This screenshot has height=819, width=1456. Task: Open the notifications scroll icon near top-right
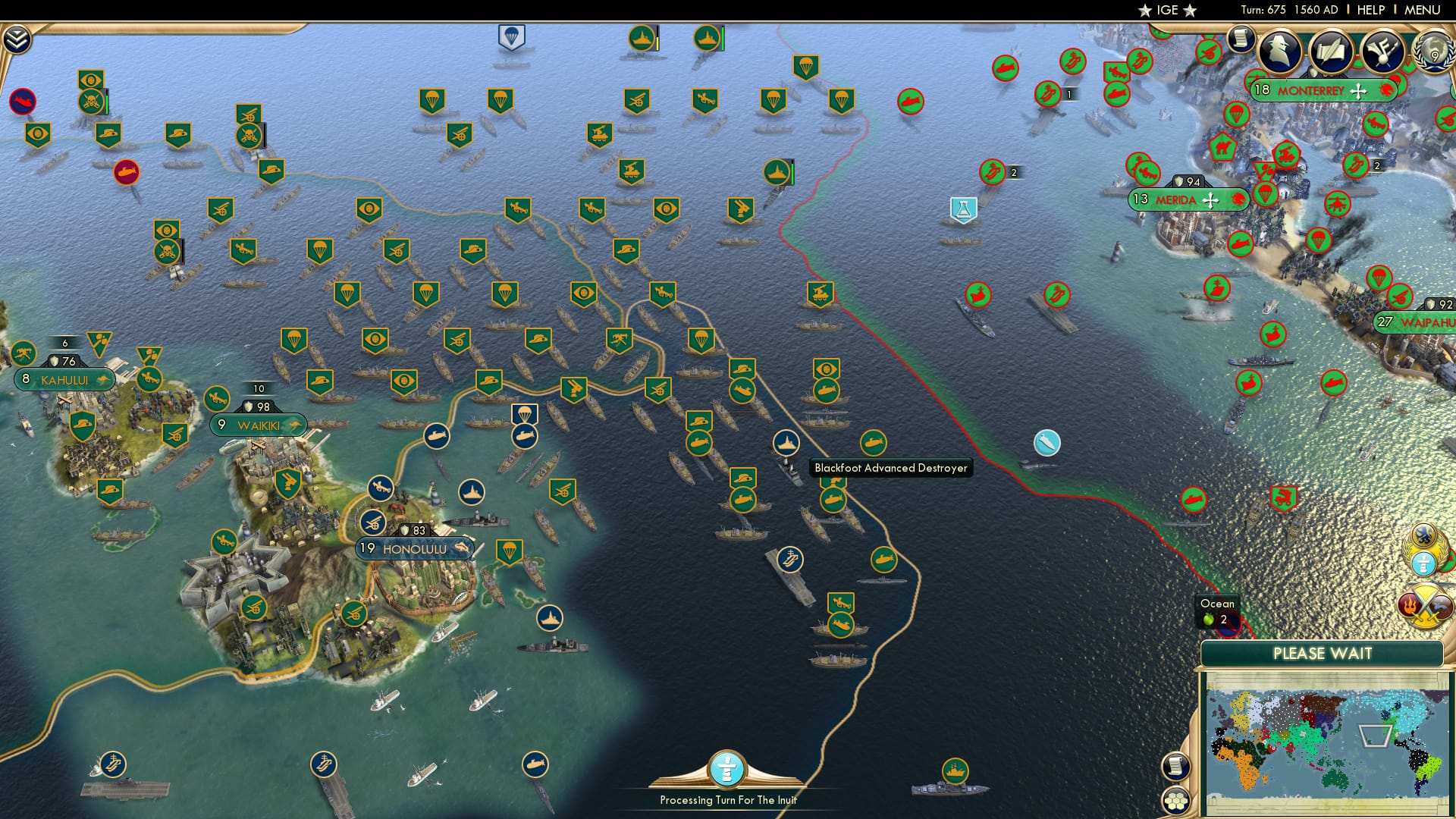pyautogui.click(x=1241, y=36)
